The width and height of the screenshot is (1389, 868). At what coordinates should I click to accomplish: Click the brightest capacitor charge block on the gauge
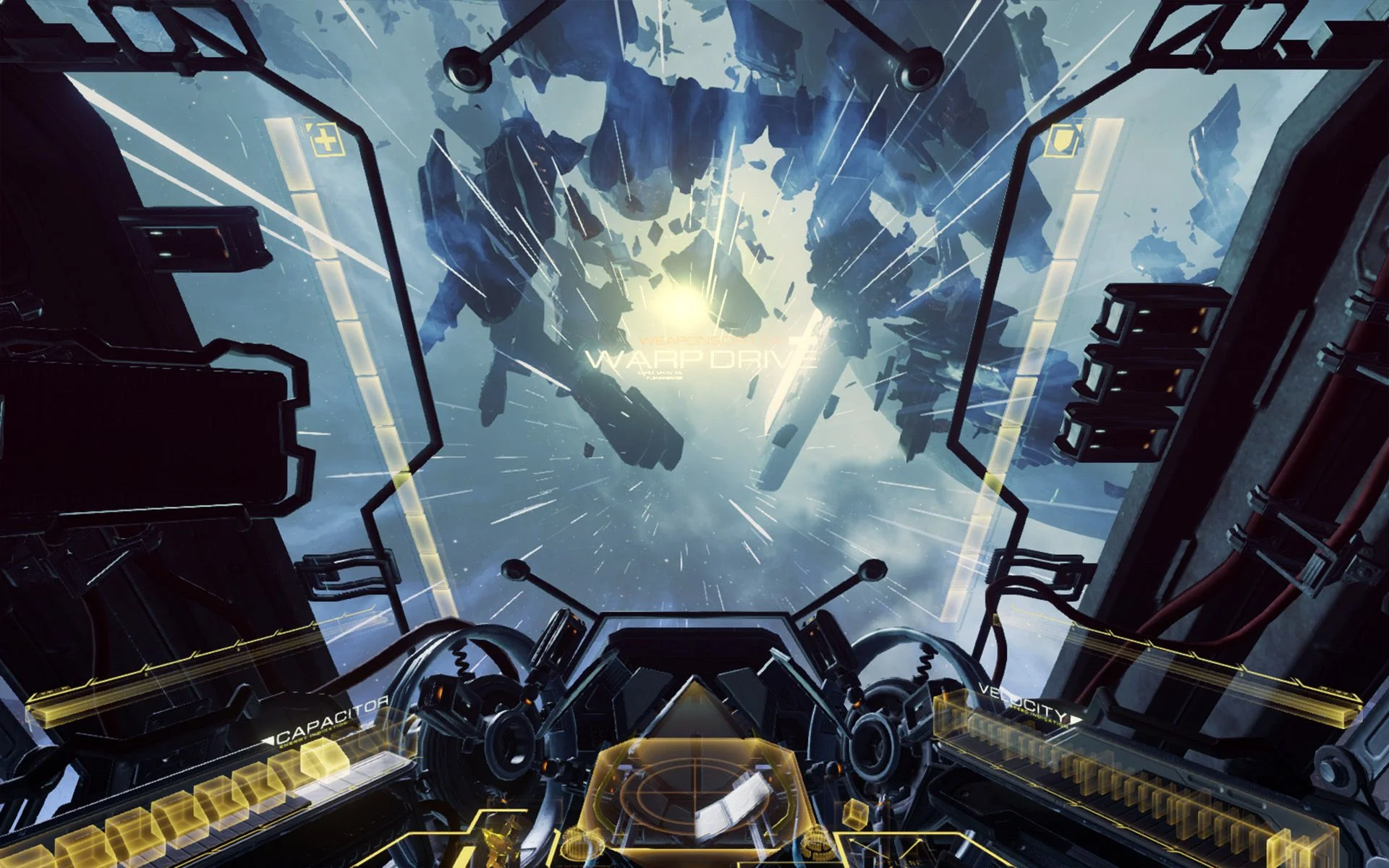[323, 759]
